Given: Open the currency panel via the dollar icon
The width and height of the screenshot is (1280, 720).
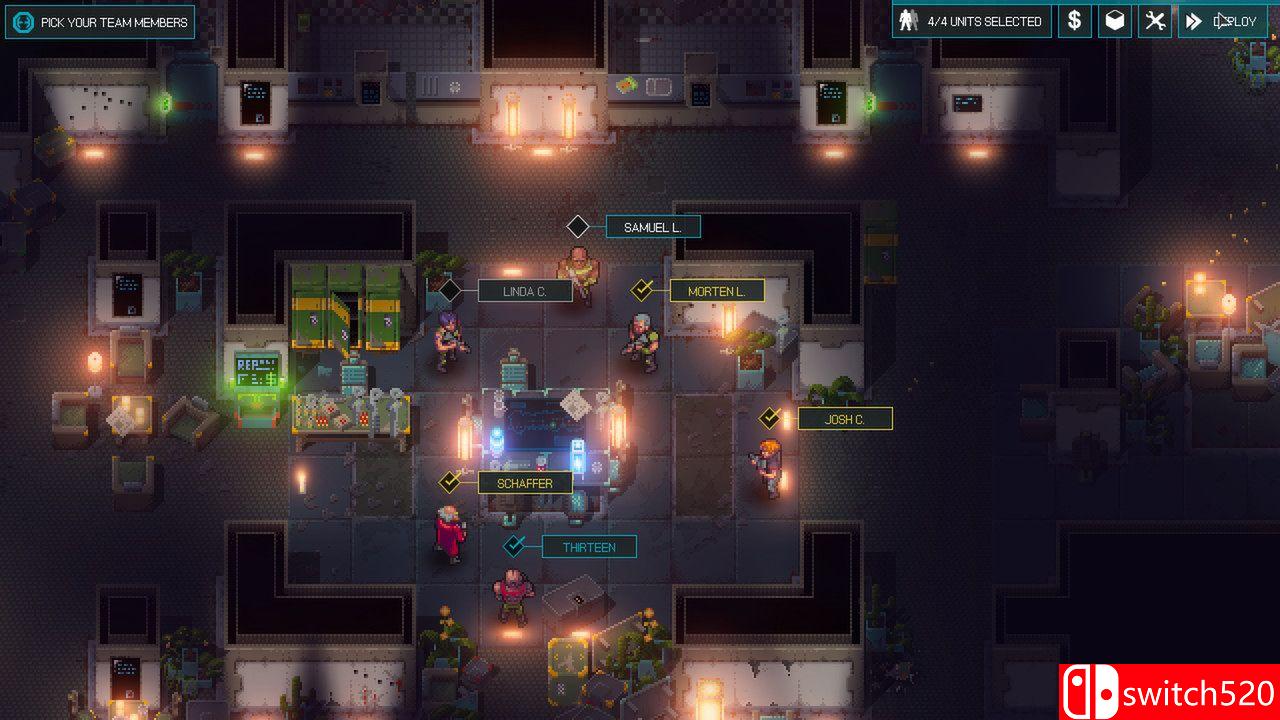Looking at the screenshot, I should click(x=1074, y=20).
